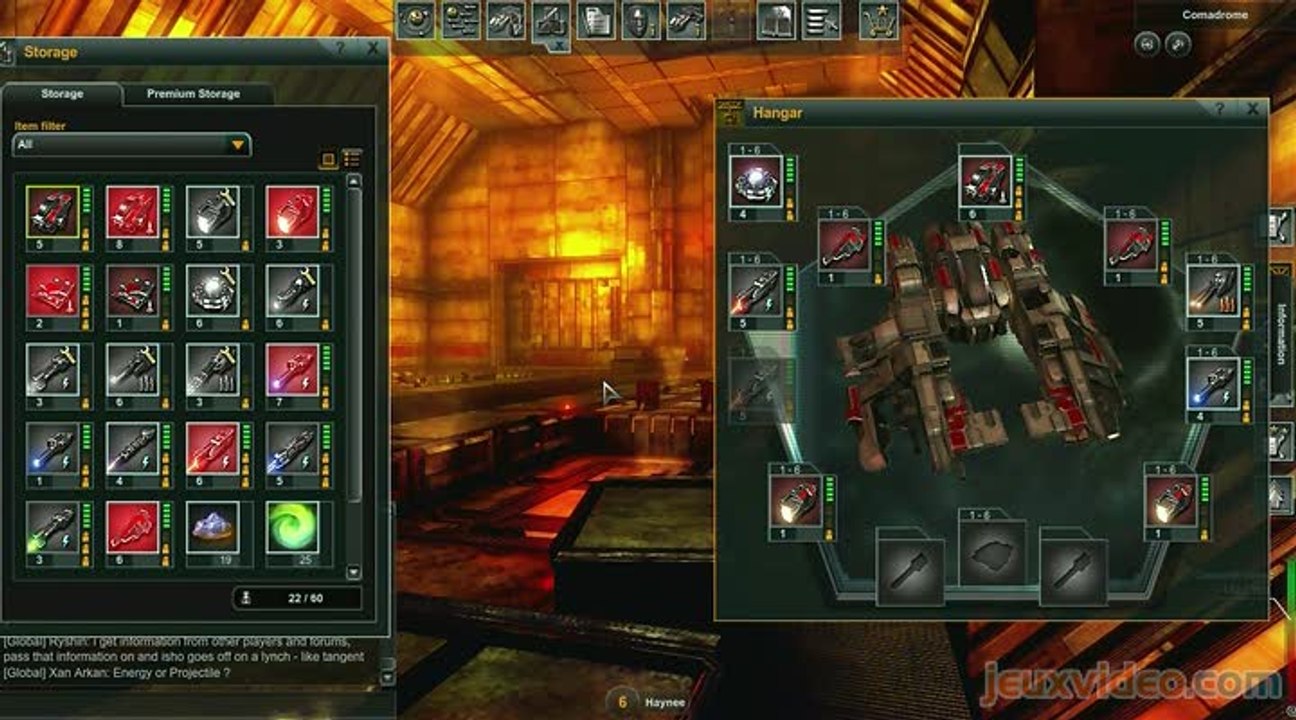This screenshot has width=1296, height=720.
Task: Select the blue crystal ore stack of 19
Action: click(212, 527)
